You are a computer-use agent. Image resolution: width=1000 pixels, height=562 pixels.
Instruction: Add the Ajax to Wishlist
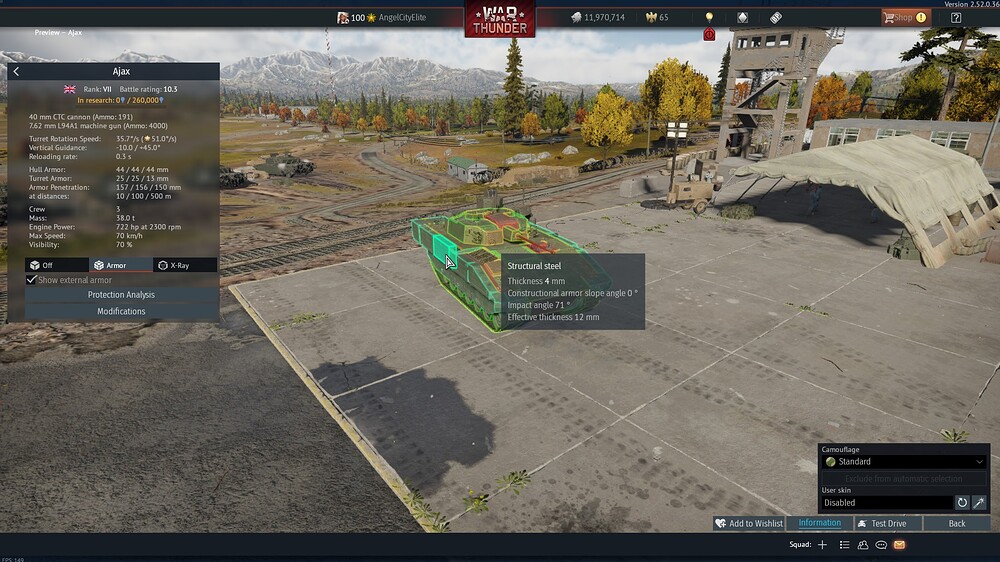click(x=749, y=524)
